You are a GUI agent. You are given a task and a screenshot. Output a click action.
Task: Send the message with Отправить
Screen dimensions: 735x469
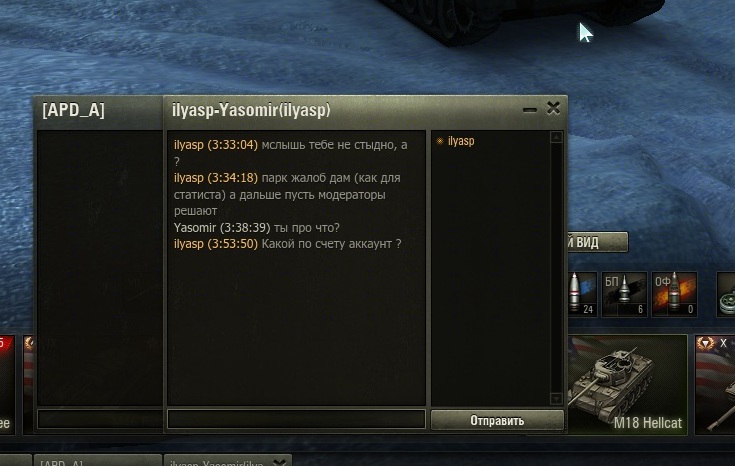(497, 420)
